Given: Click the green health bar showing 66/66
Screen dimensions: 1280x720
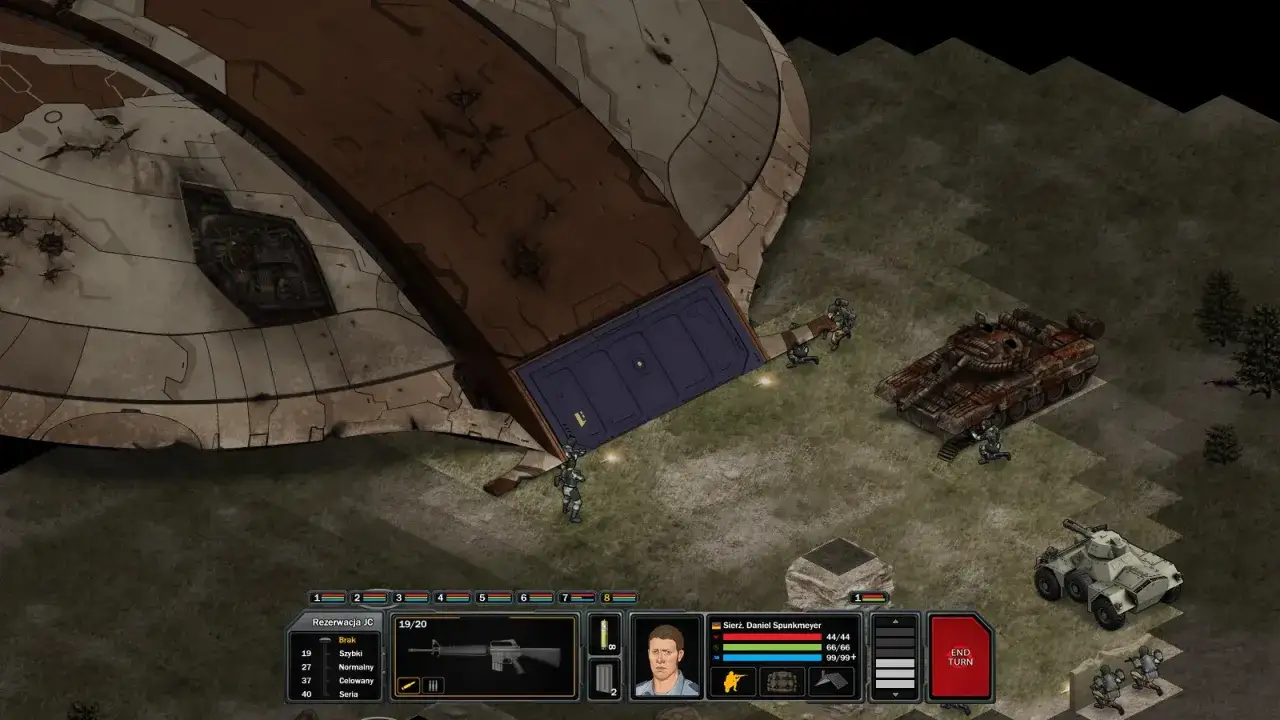Looking at the screenshot, I should click(770, 646).
